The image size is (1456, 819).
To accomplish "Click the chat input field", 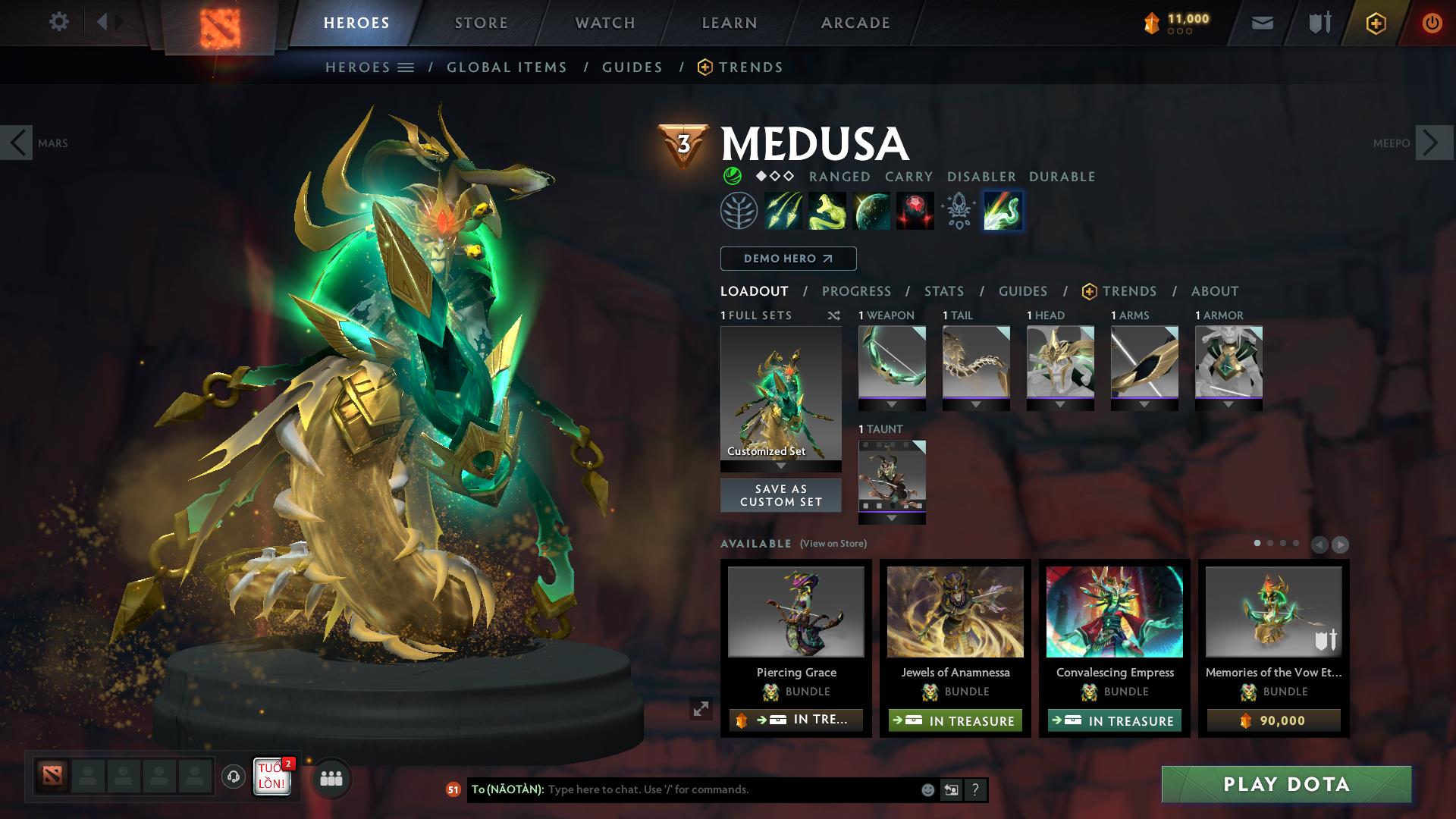I will coord(682,789).
